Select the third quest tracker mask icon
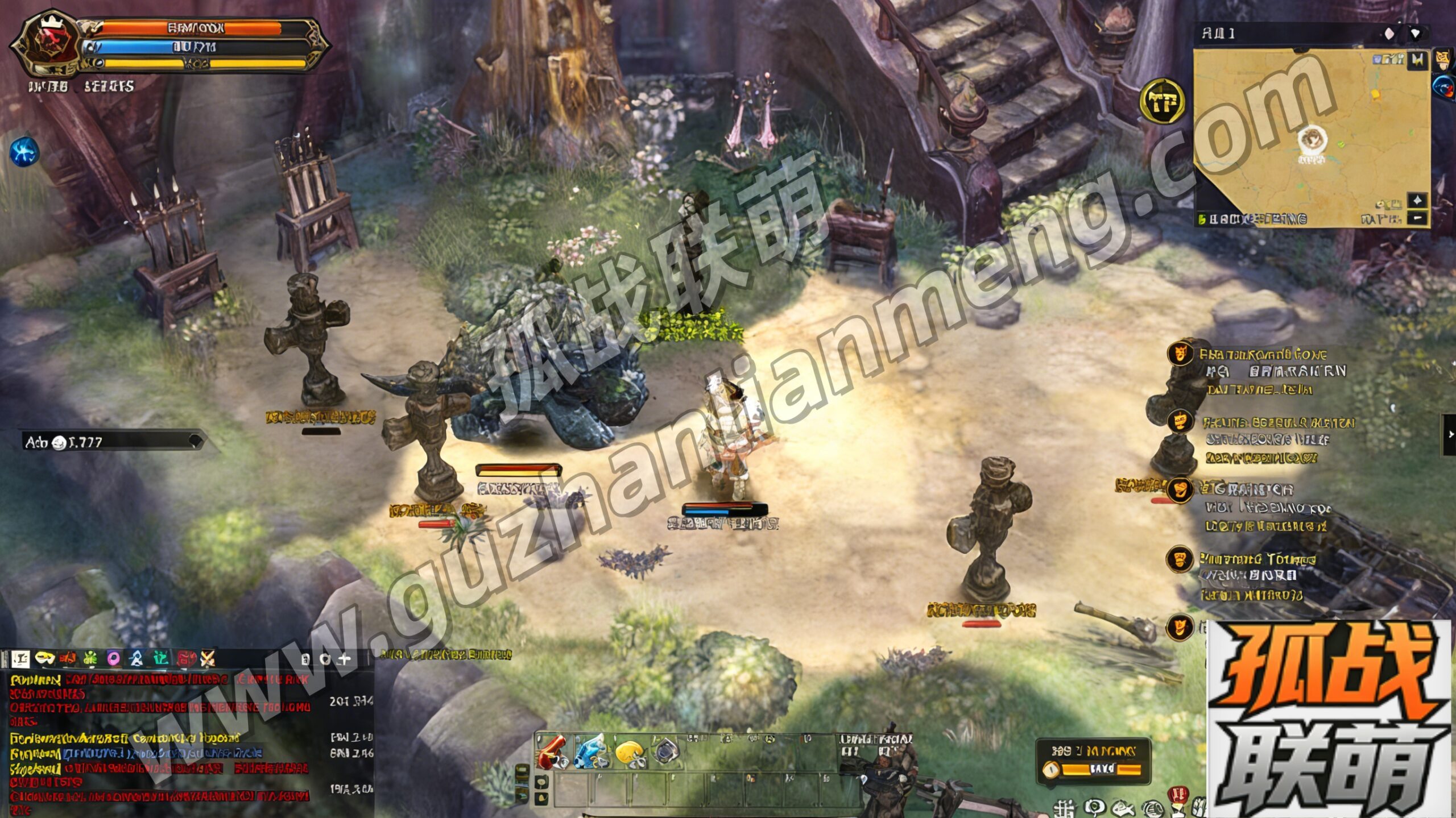Screen dimensions: 1456x818 coord(1180,489)
